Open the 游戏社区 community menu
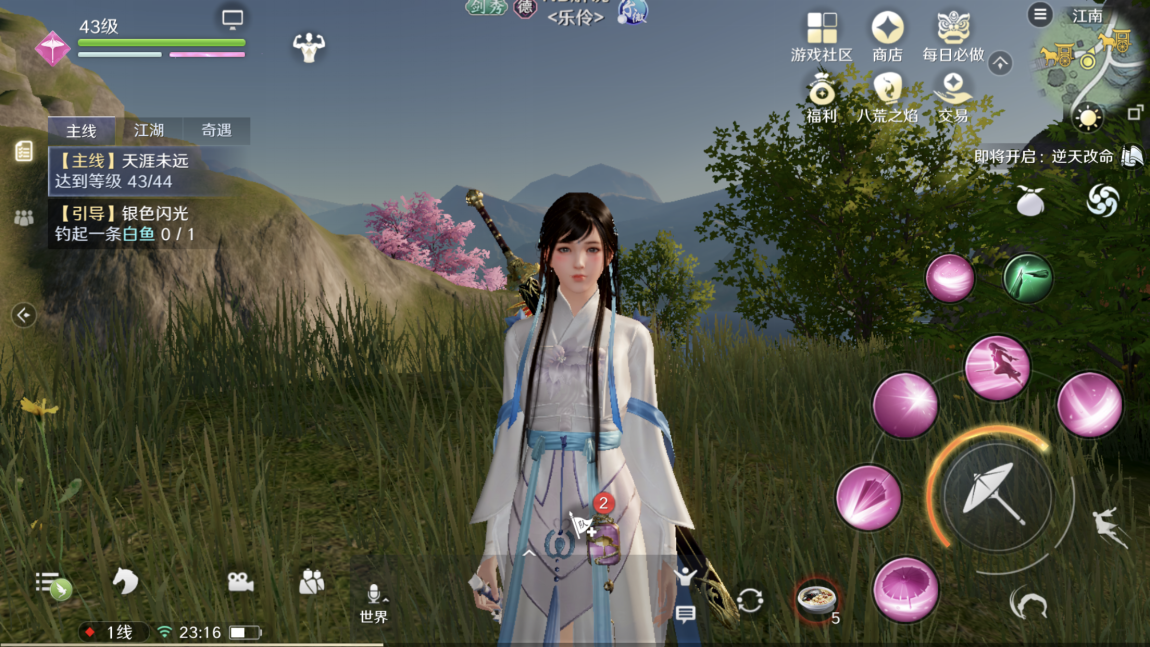 (821, 35)
